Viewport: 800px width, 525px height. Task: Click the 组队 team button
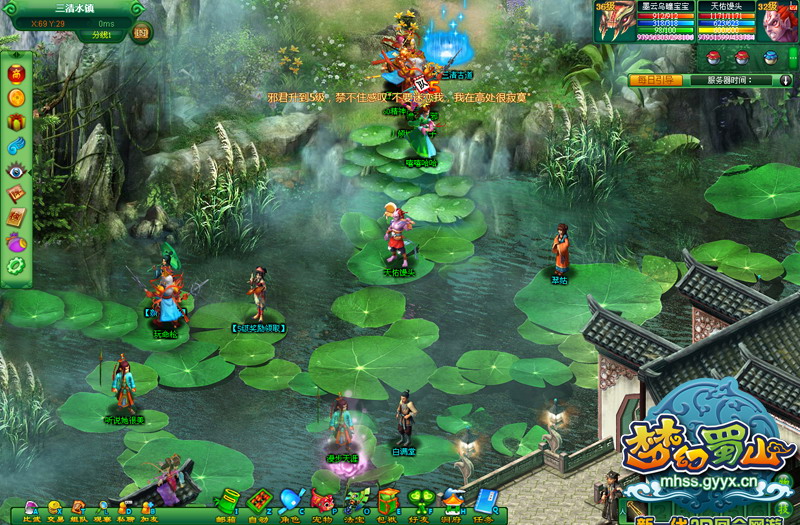[78, 510]
